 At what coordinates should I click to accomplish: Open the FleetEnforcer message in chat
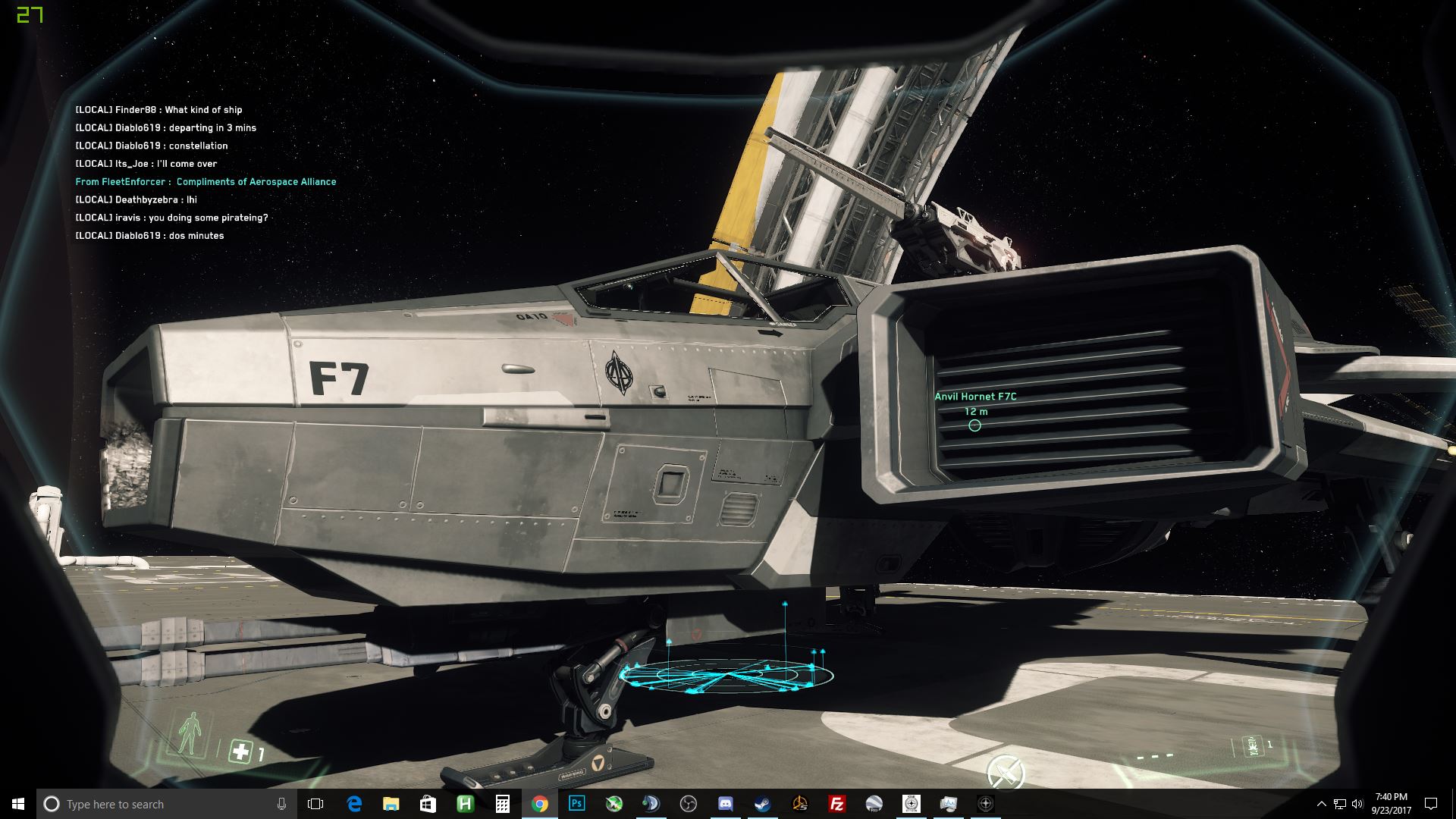(x=206, y=182)
